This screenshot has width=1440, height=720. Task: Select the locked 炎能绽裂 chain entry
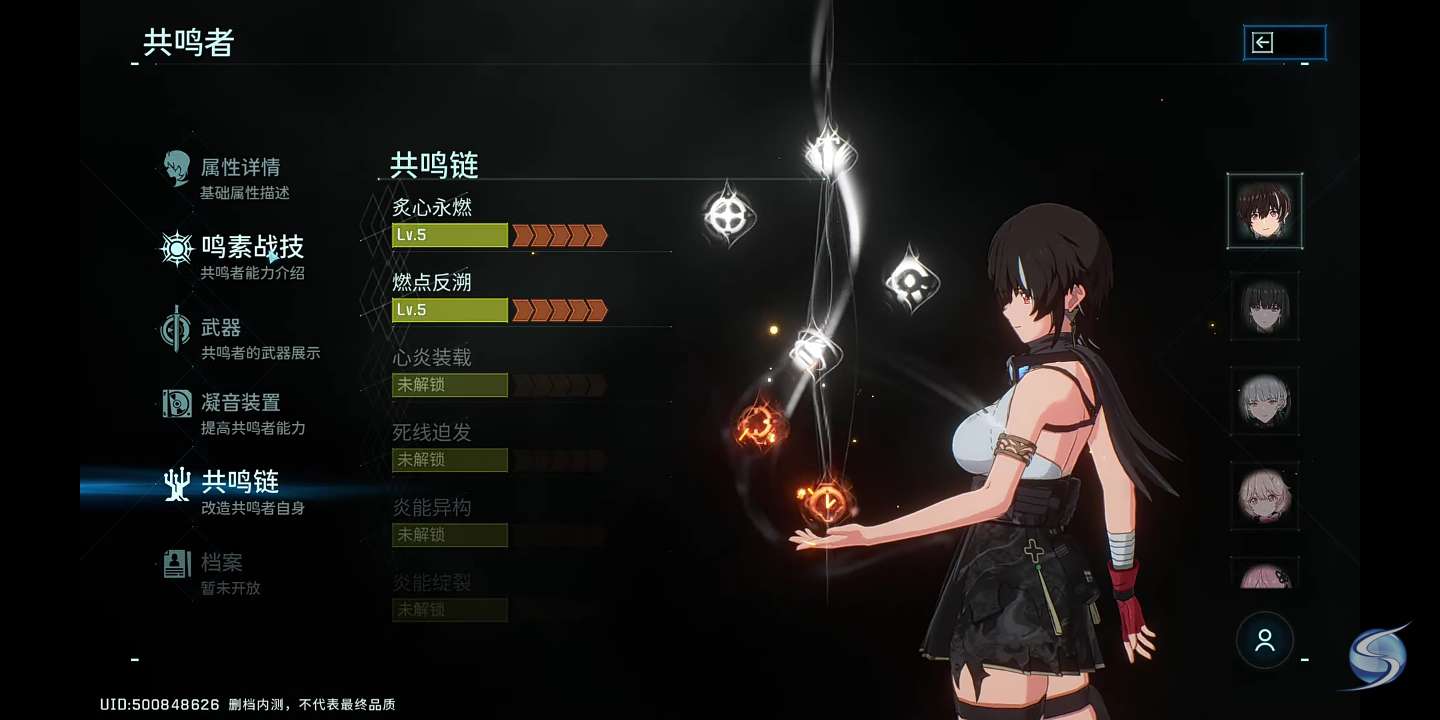pyautogui.click(x=500, y=598)
